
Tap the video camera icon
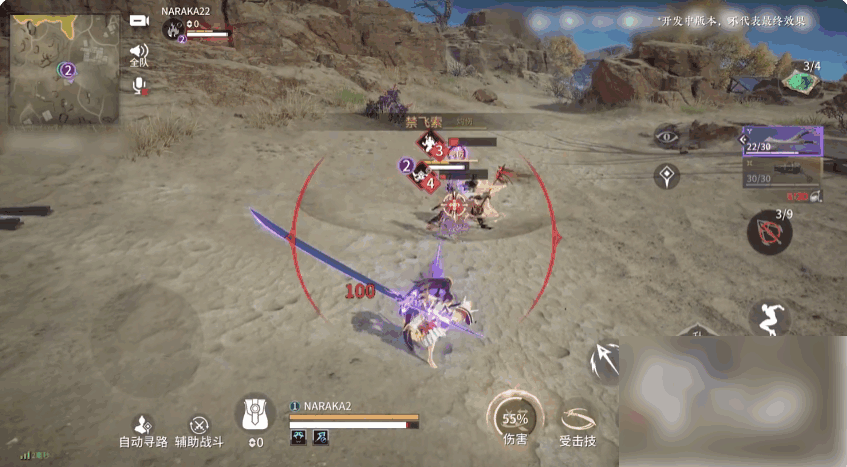[139, 20]
